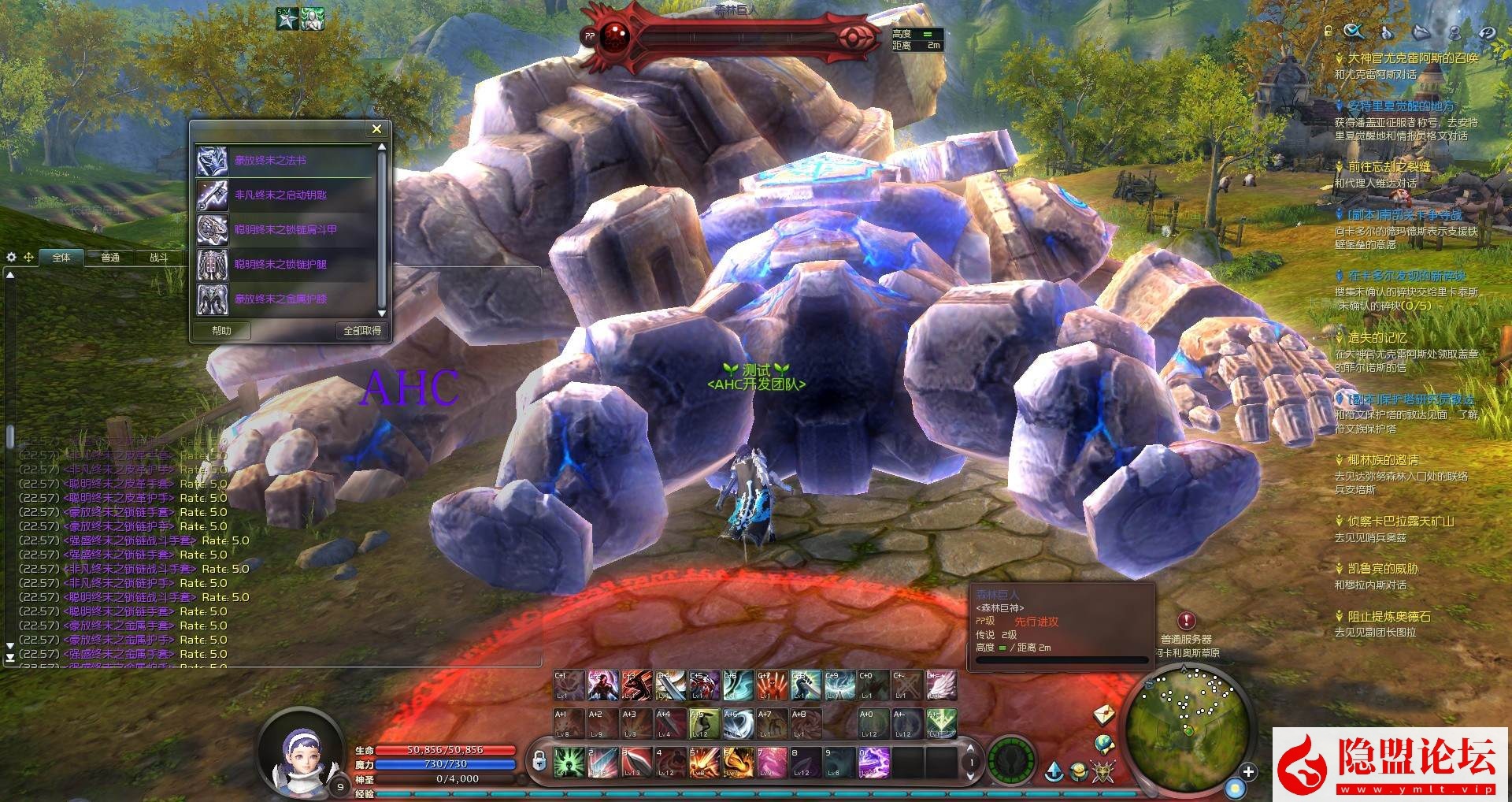The image size is (1512, 802).
Task: Use the purple lightning skill in slot 0
Action: (873, 762)
